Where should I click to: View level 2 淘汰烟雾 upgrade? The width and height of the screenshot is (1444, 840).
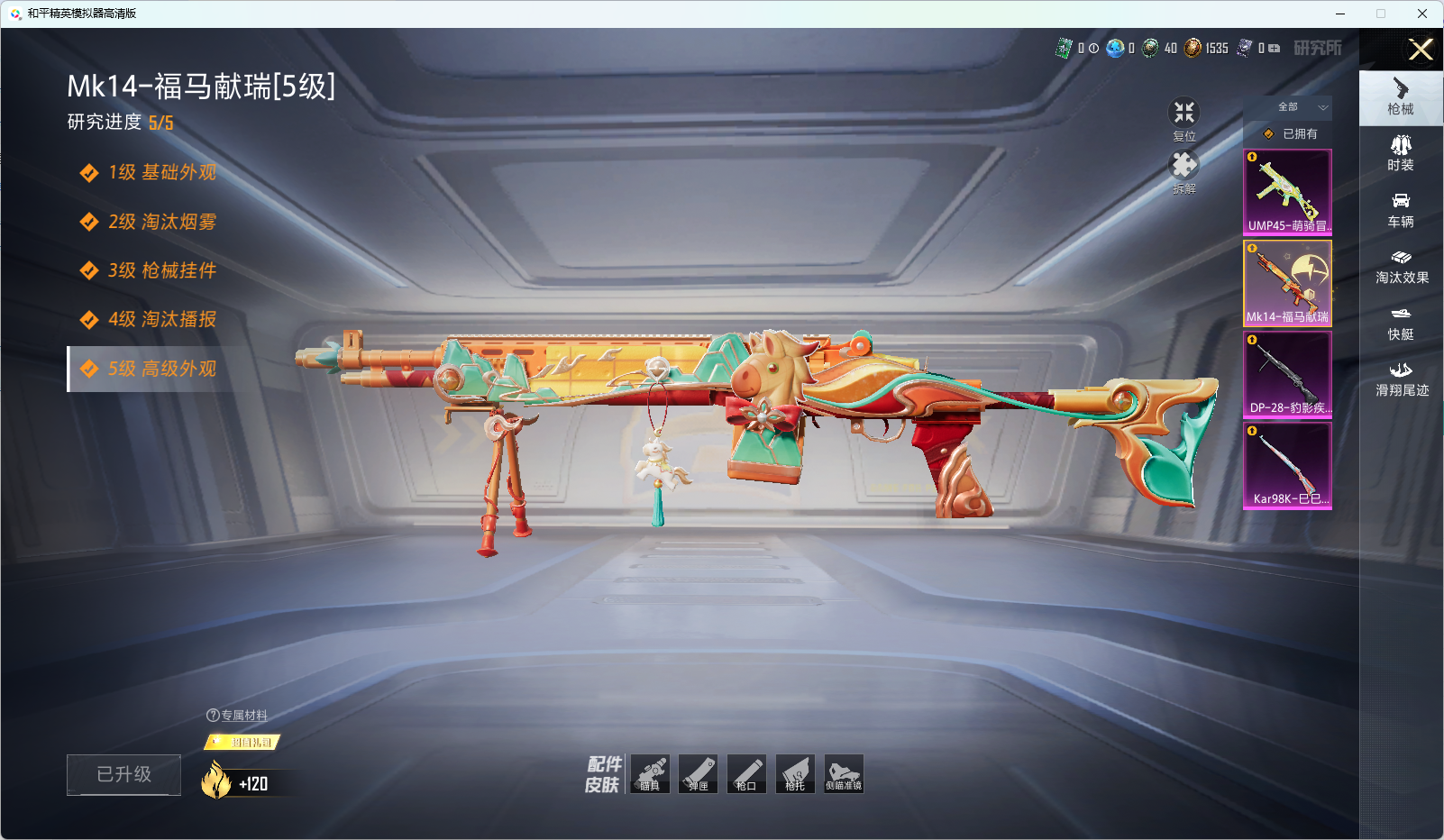click(x=161, y=222)
